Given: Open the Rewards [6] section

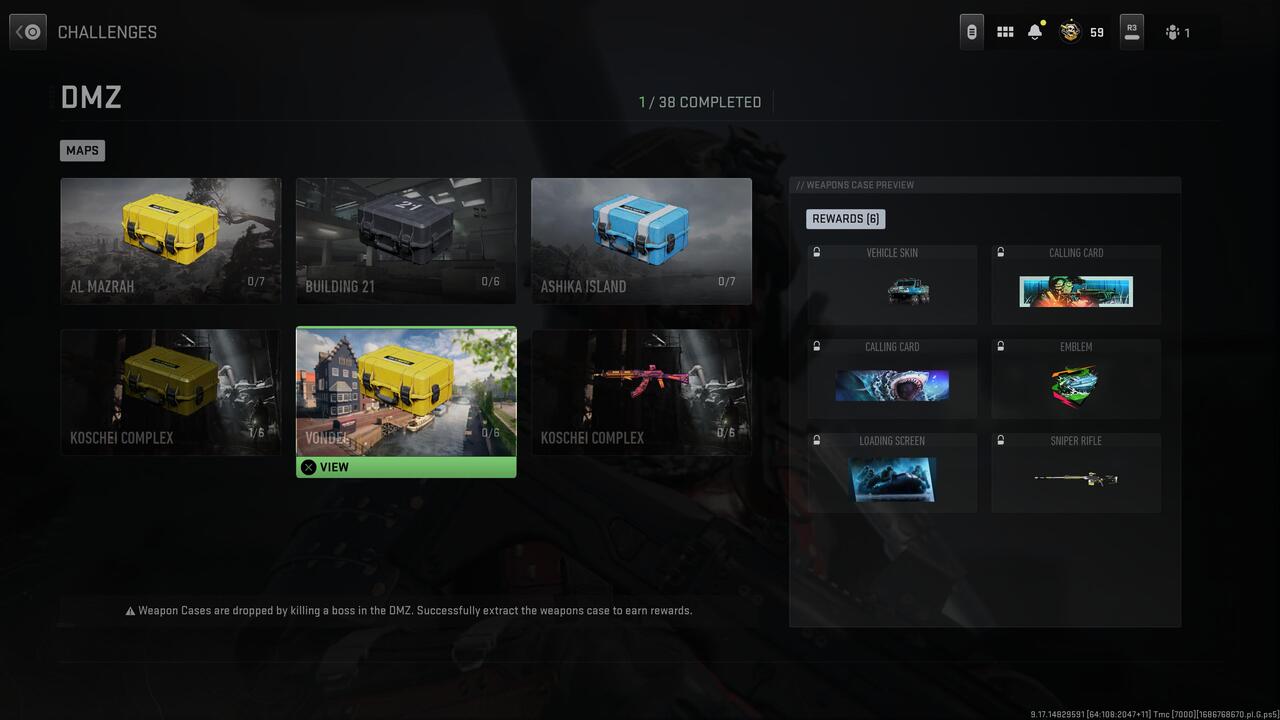Looking at the screenshot, I should coord(845,218).
